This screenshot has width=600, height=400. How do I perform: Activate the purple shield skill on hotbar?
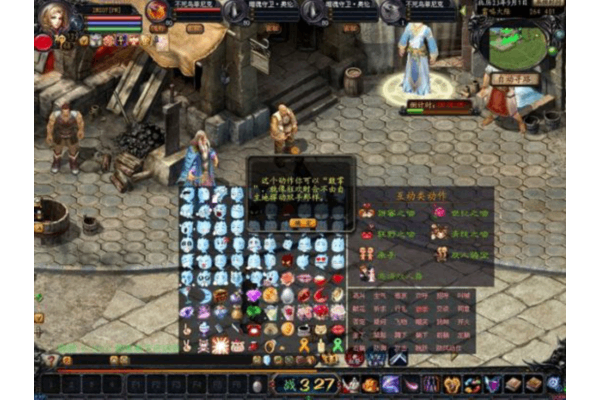492,384
